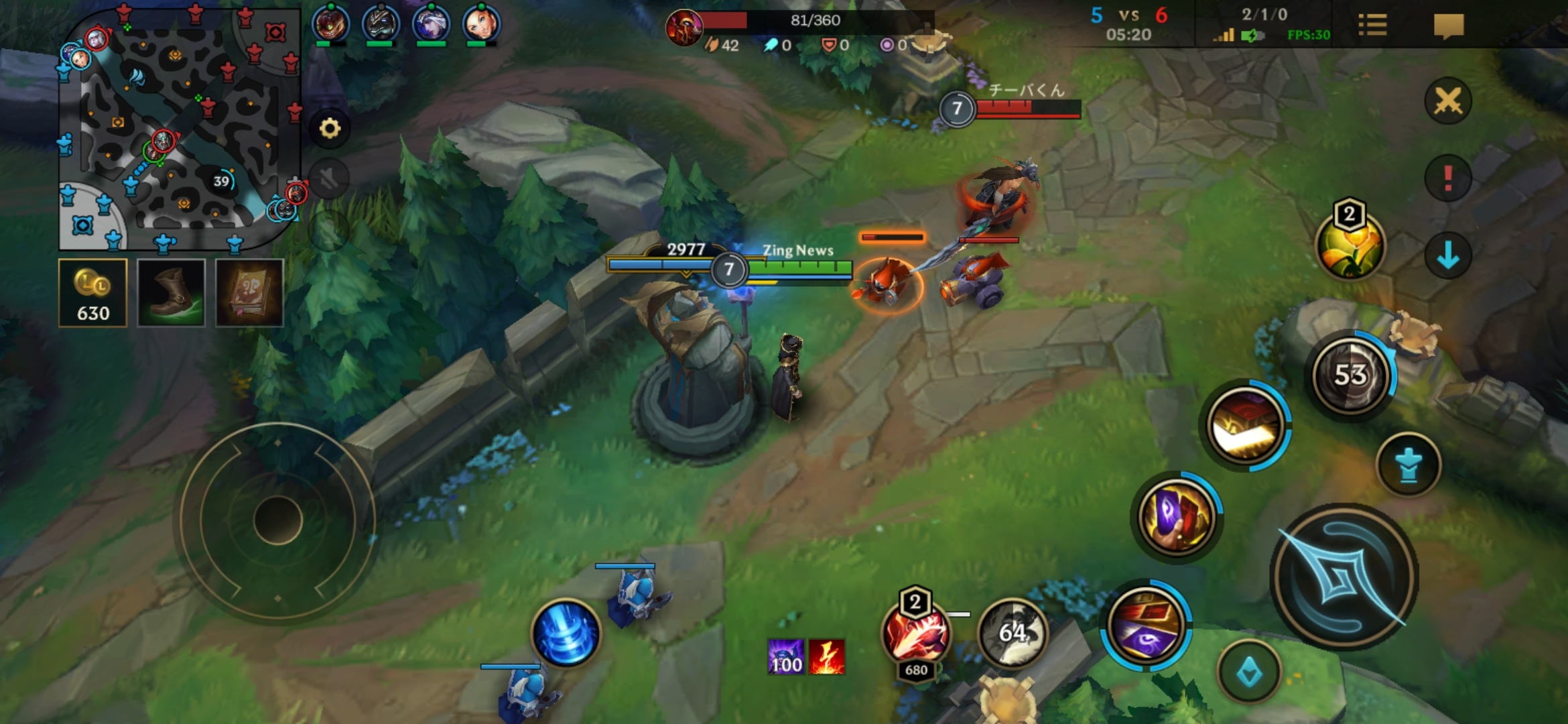Trigger the blue recall button
Screen dimensions: 1568x724
click(x=566, y=633)
